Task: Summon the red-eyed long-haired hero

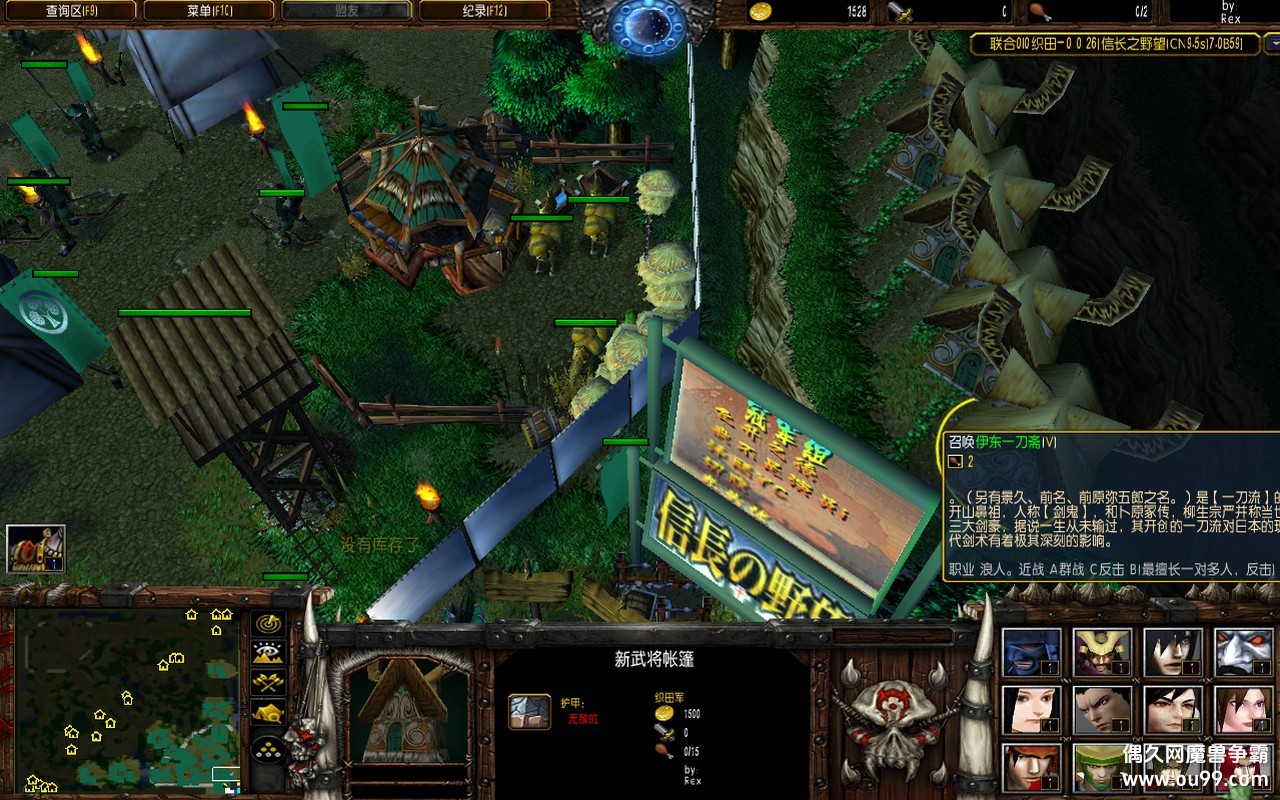Action: 1172,710
